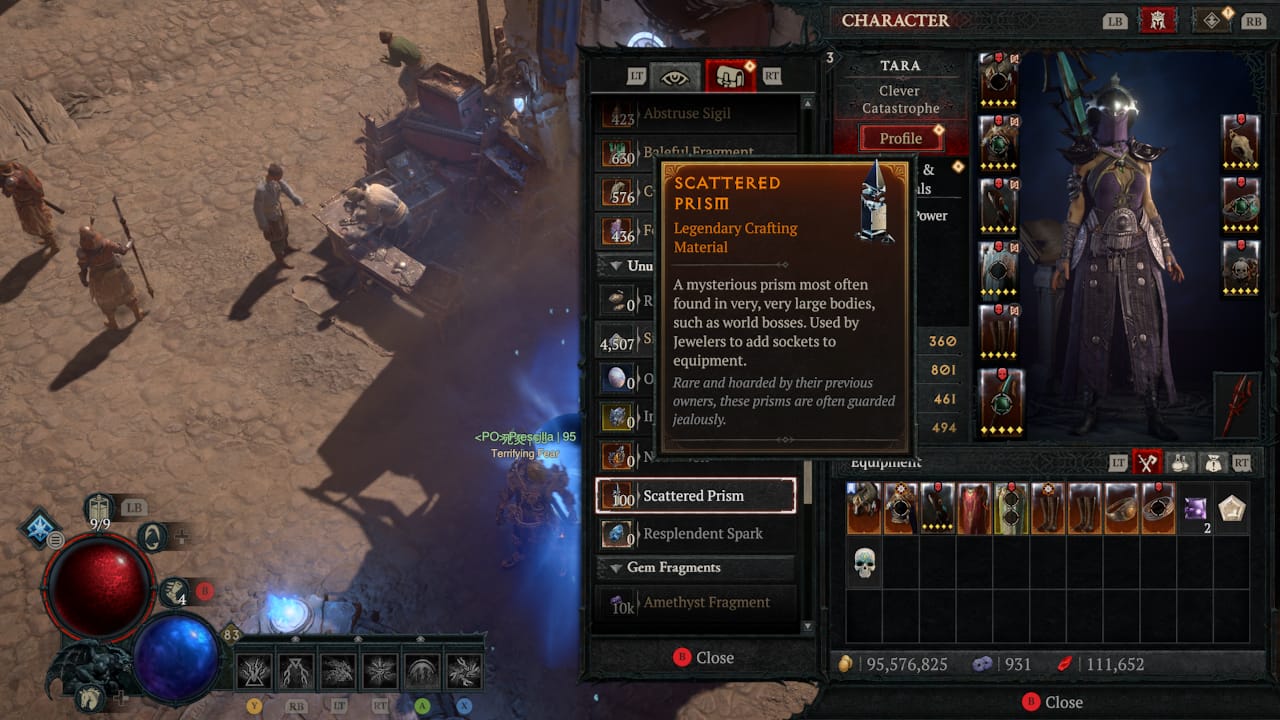Click the Amethyst Fragment icon
1280x720 pixels.
[620, 602]
